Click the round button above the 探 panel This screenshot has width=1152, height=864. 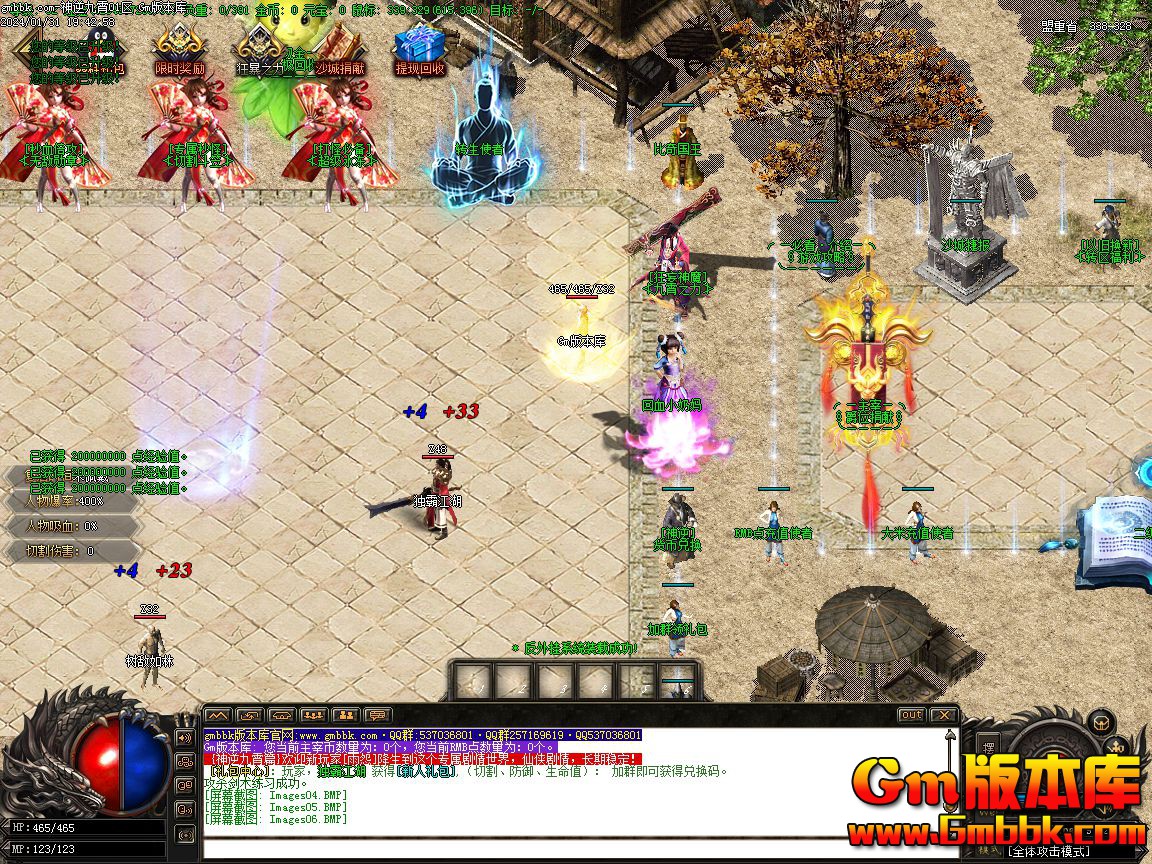point(1100,720)
